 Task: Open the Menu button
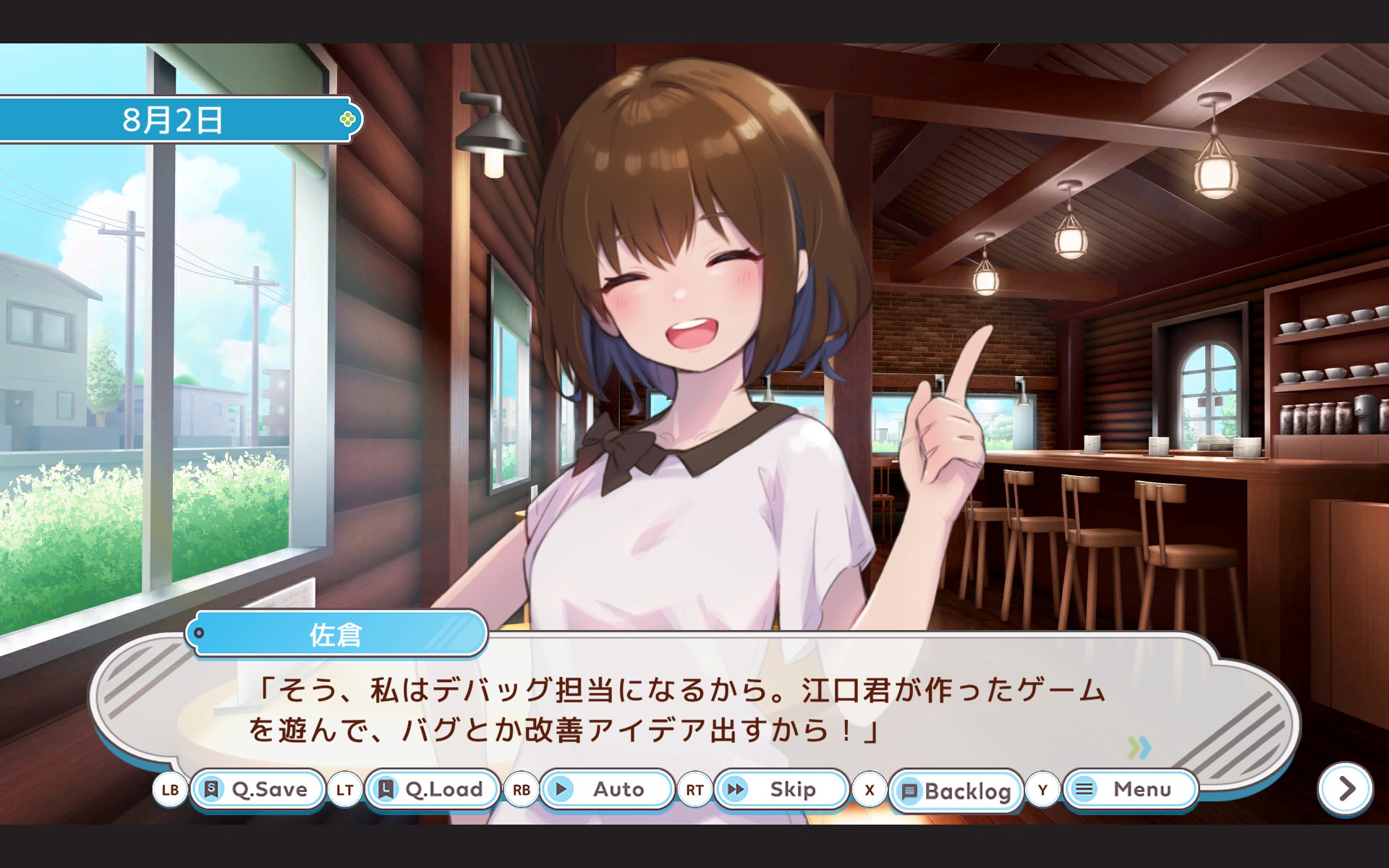1130,789
